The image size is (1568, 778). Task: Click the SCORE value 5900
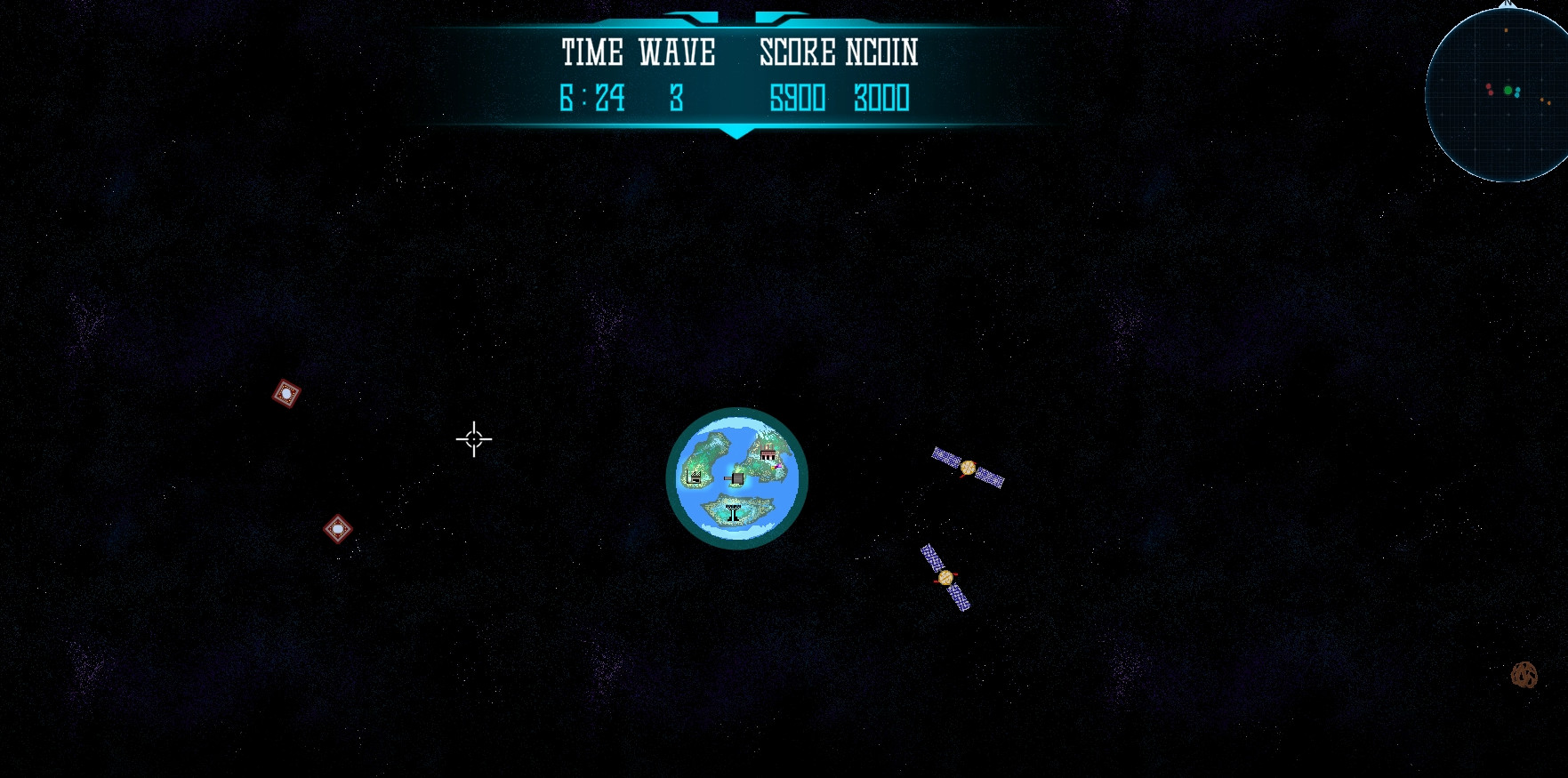[799, 96]
